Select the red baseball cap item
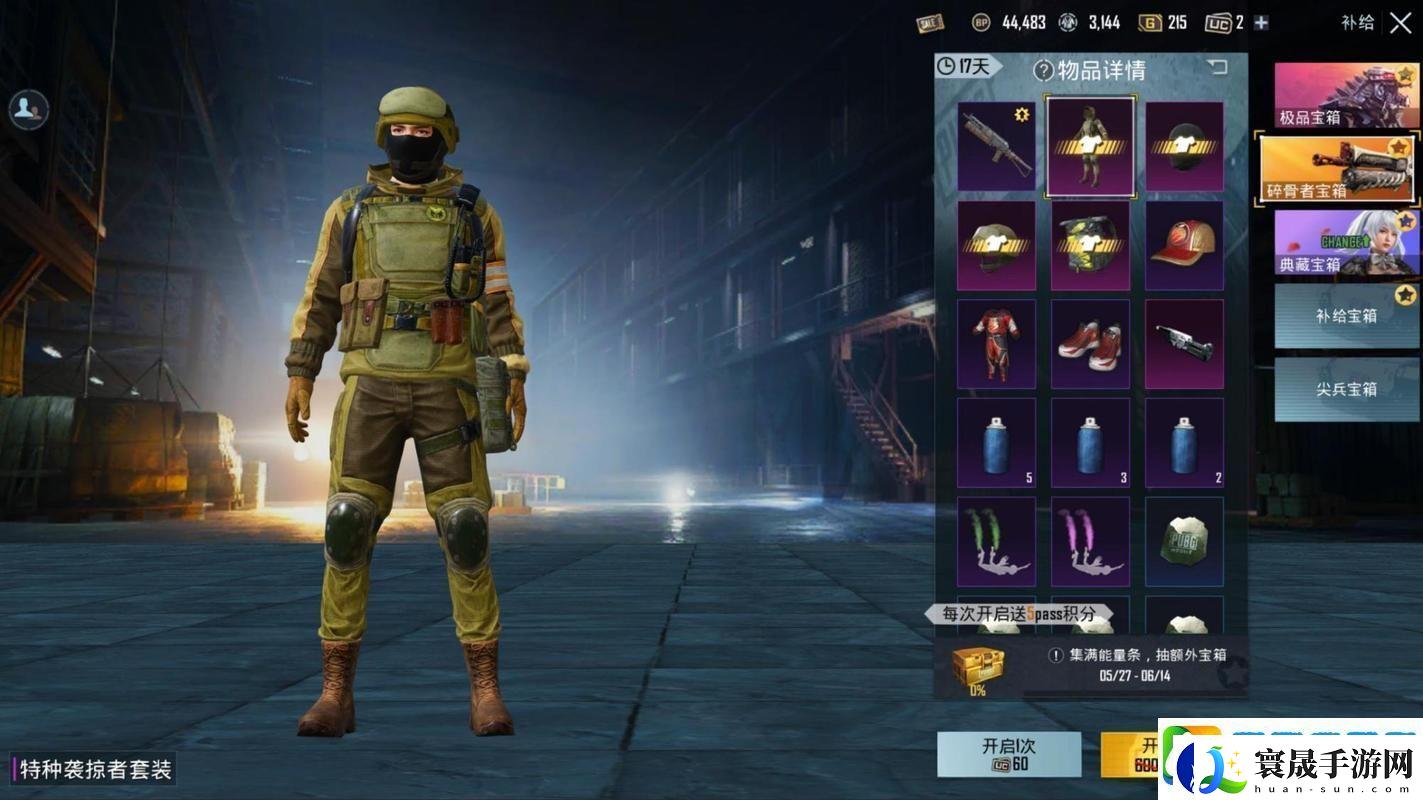This screenshot has width=1423, height=800. 1184,245
